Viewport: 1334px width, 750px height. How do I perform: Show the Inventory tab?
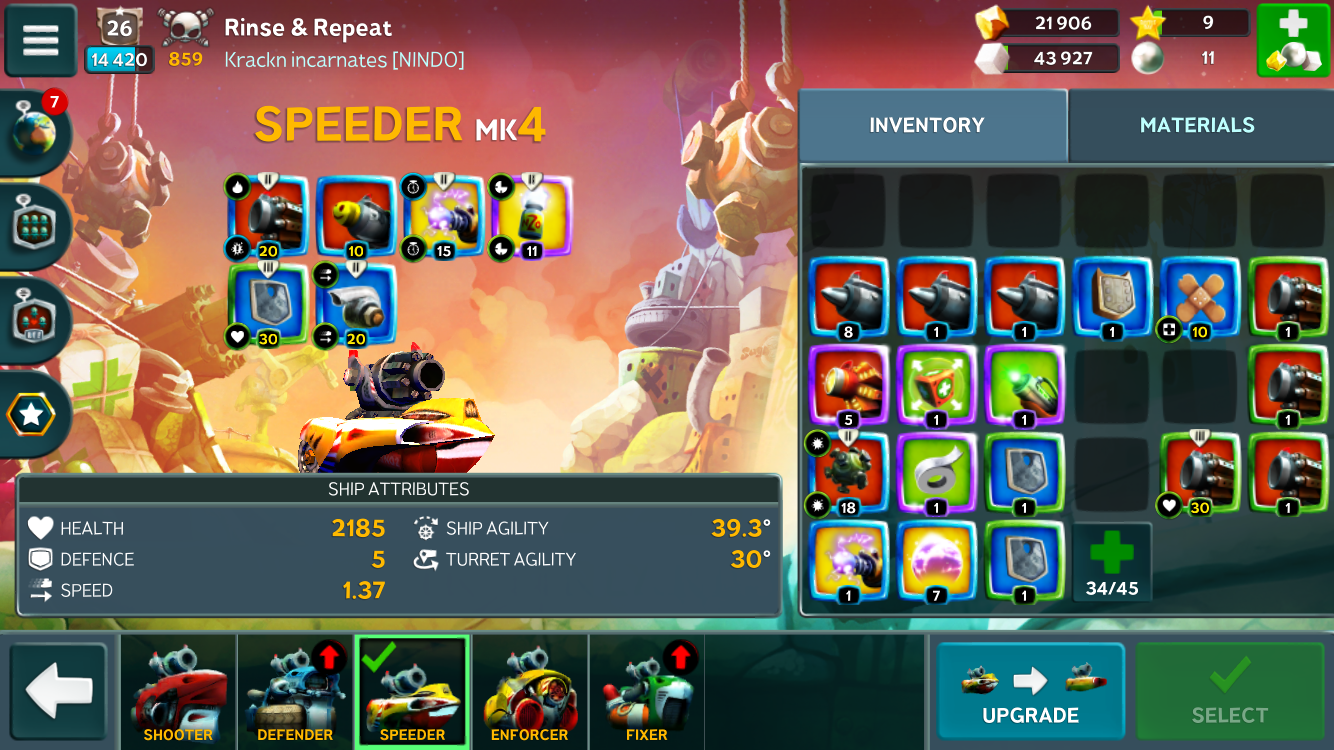(x=926, y=125)
